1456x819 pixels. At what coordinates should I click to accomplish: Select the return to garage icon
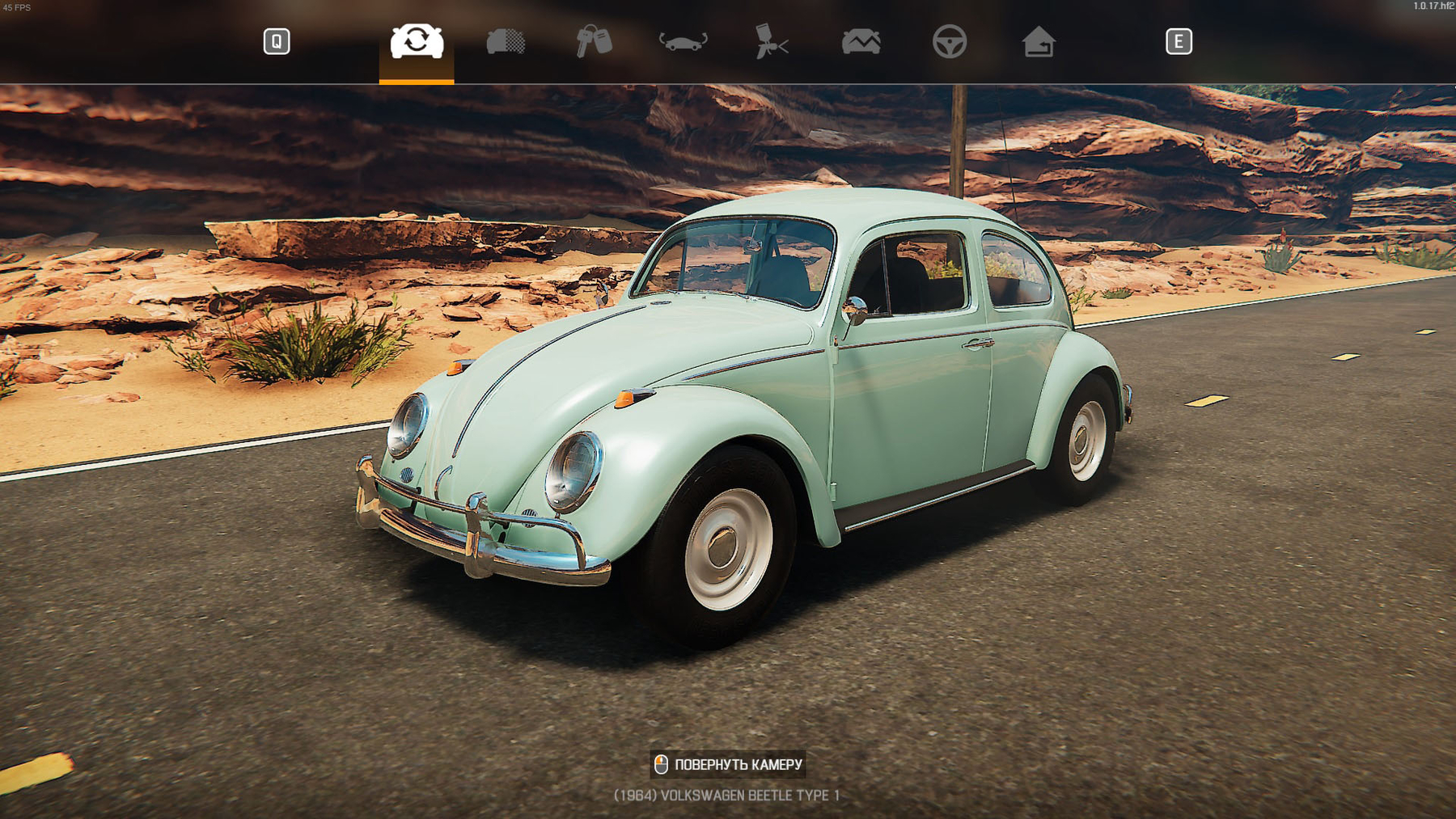(x=1040, y=43)
